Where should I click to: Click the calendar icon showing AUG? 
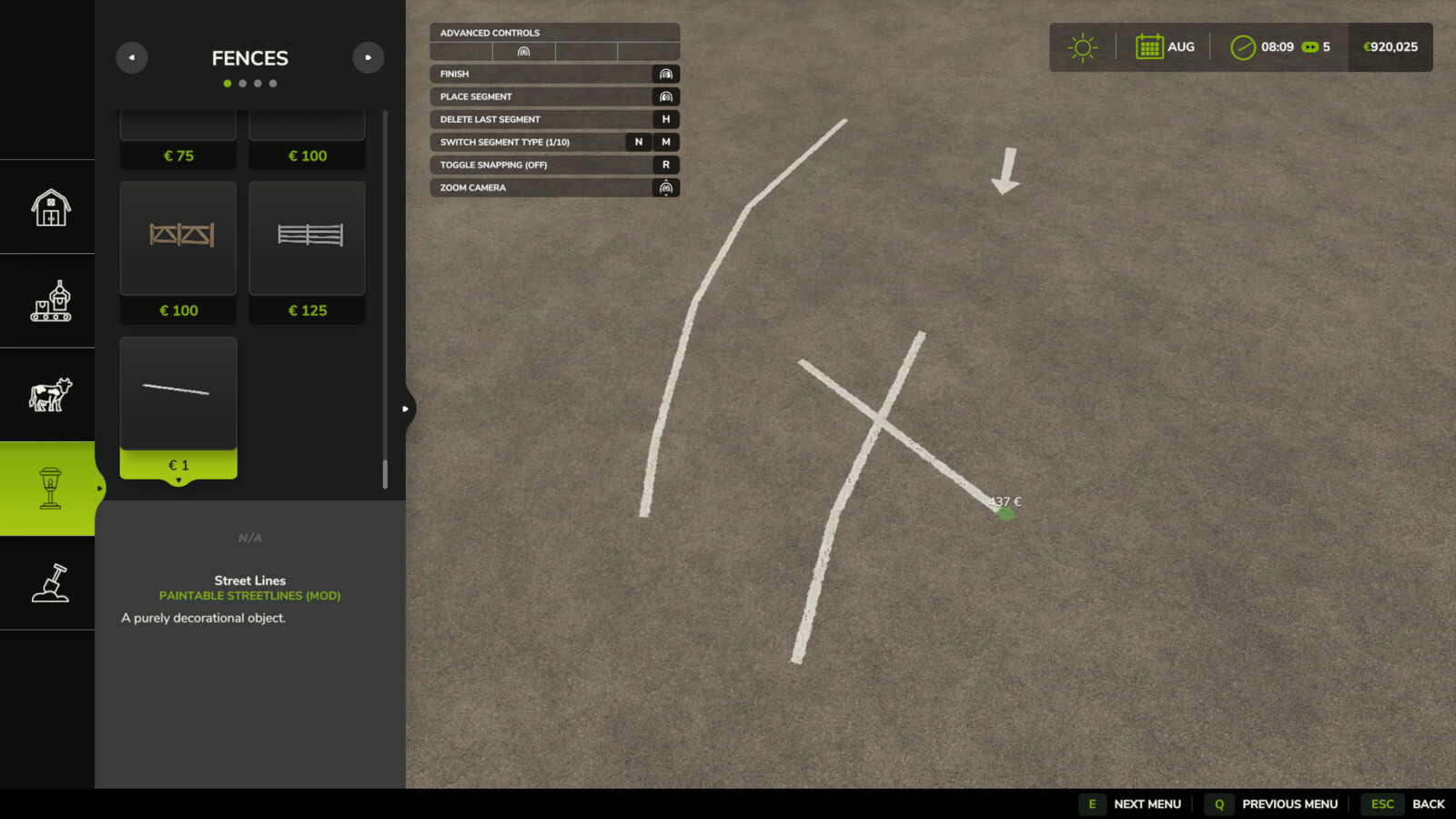1149,46
